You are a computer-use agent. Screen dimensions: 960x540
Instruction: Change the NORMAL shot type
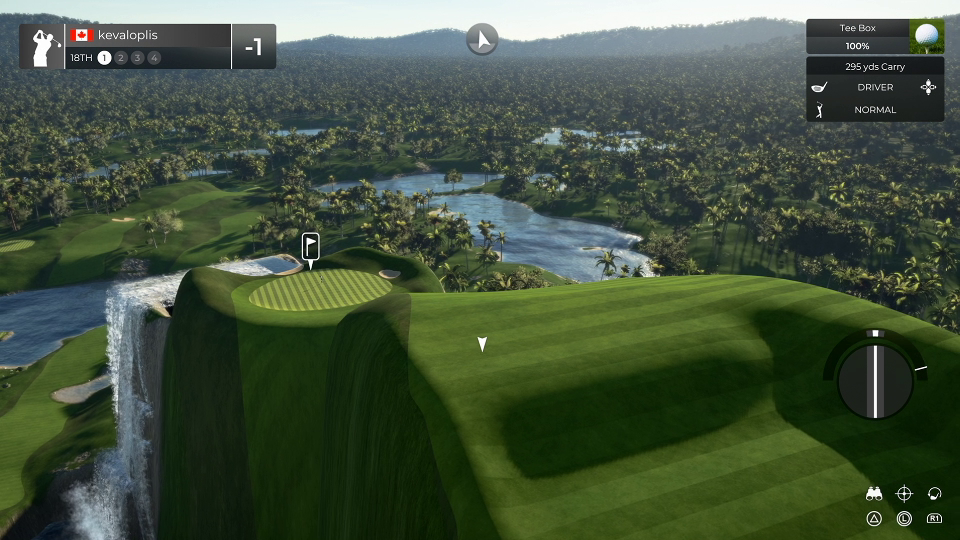[875, 110]
